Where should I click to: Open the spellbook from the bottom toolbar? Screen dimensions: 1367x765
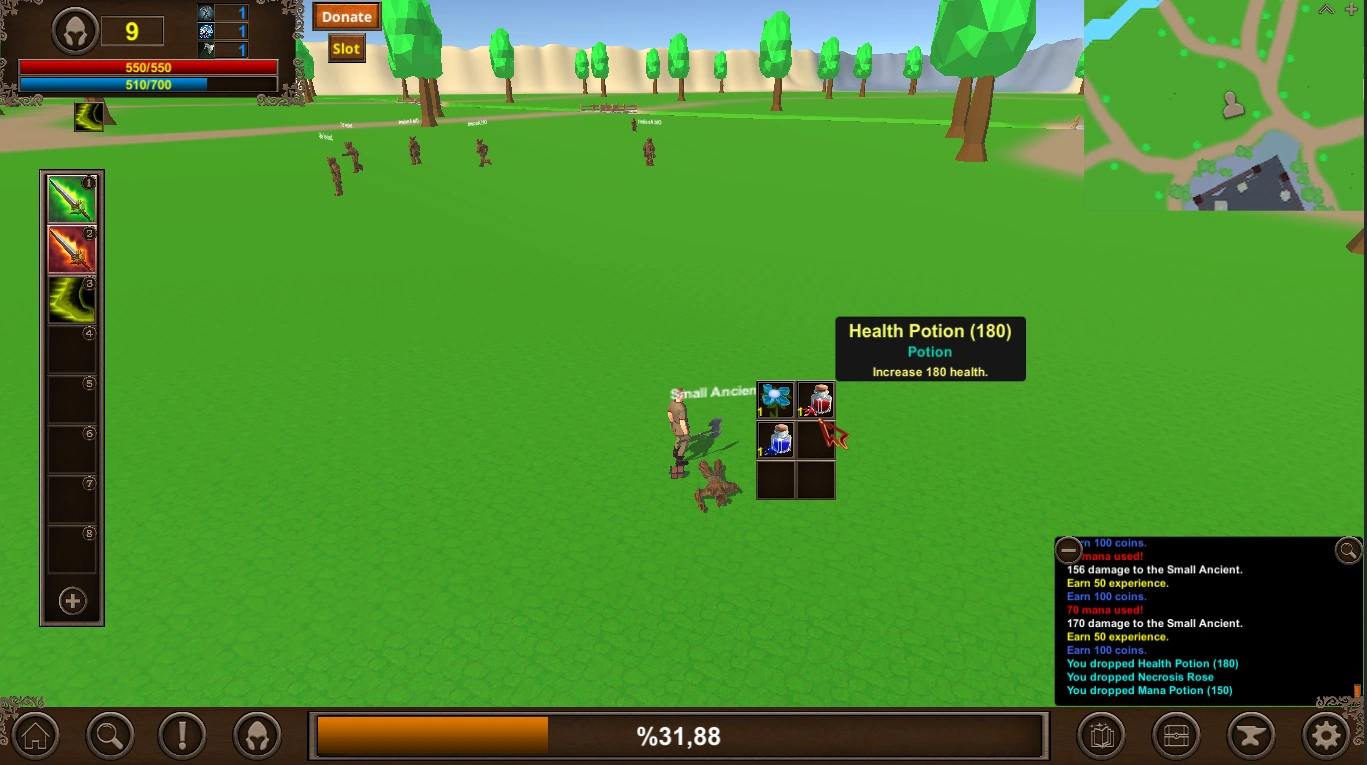(x=1101, y=735)
